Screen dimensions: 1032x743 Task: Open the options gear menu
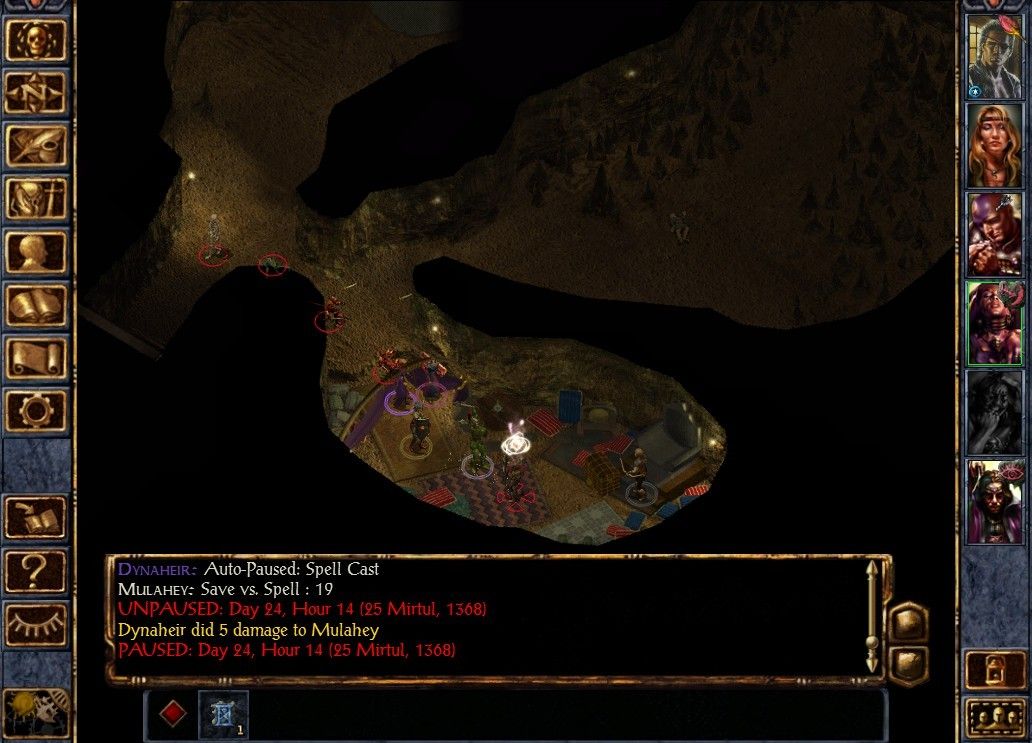point(36,411)
